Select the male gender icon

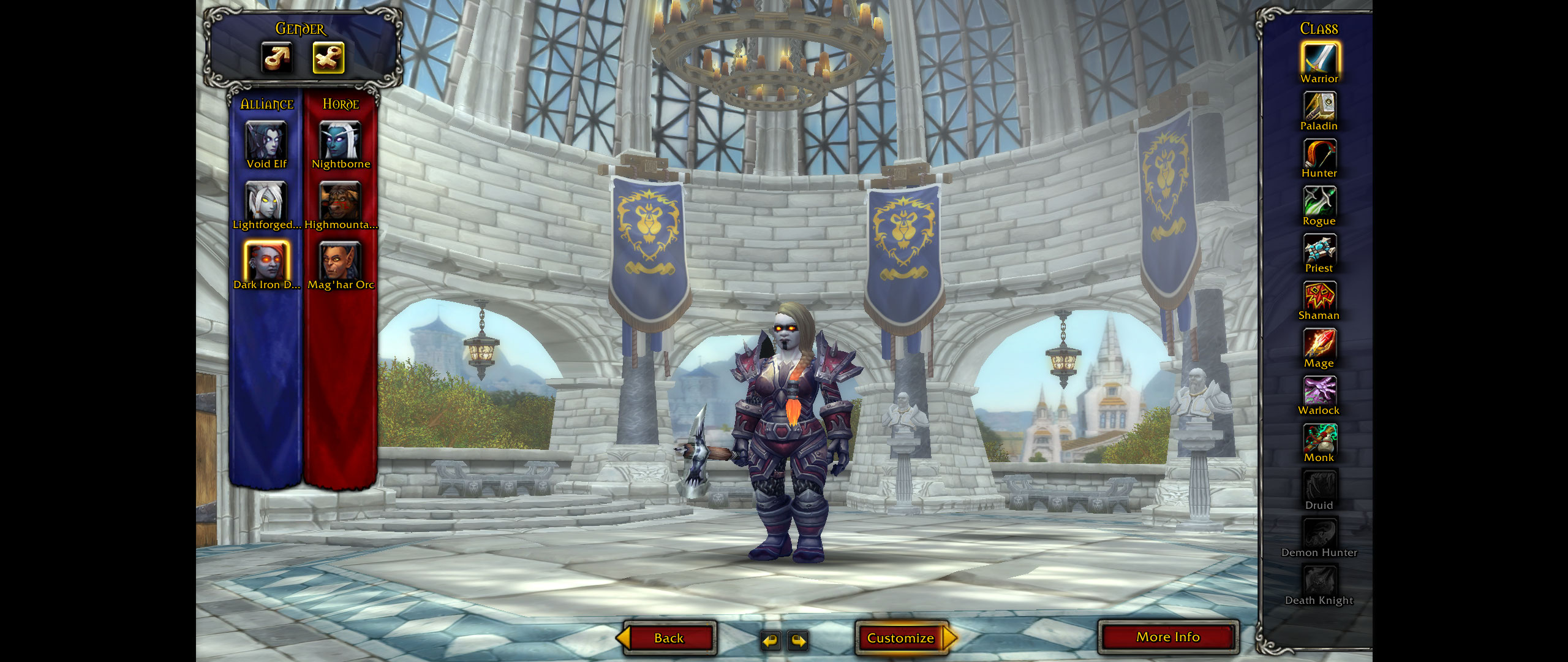(276, 58)
